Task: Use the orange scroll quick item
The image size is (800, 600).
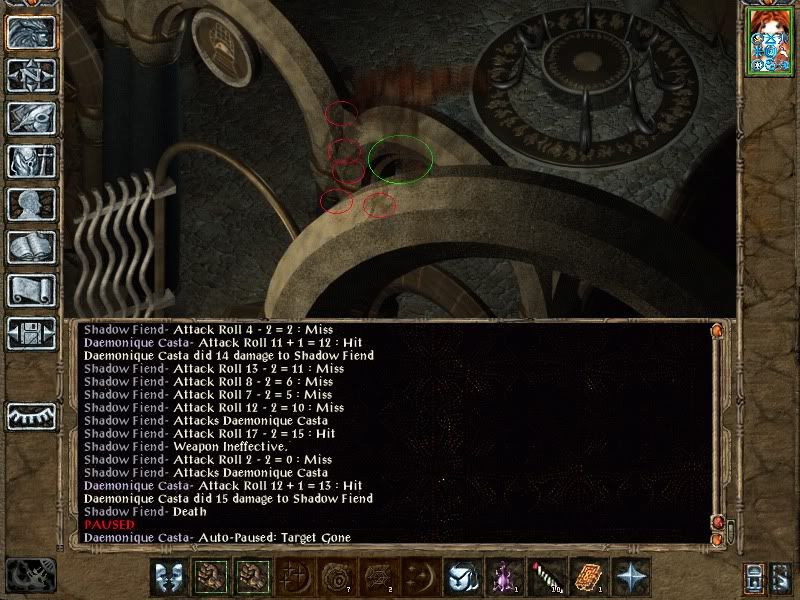Action: (x=588, y=578)
